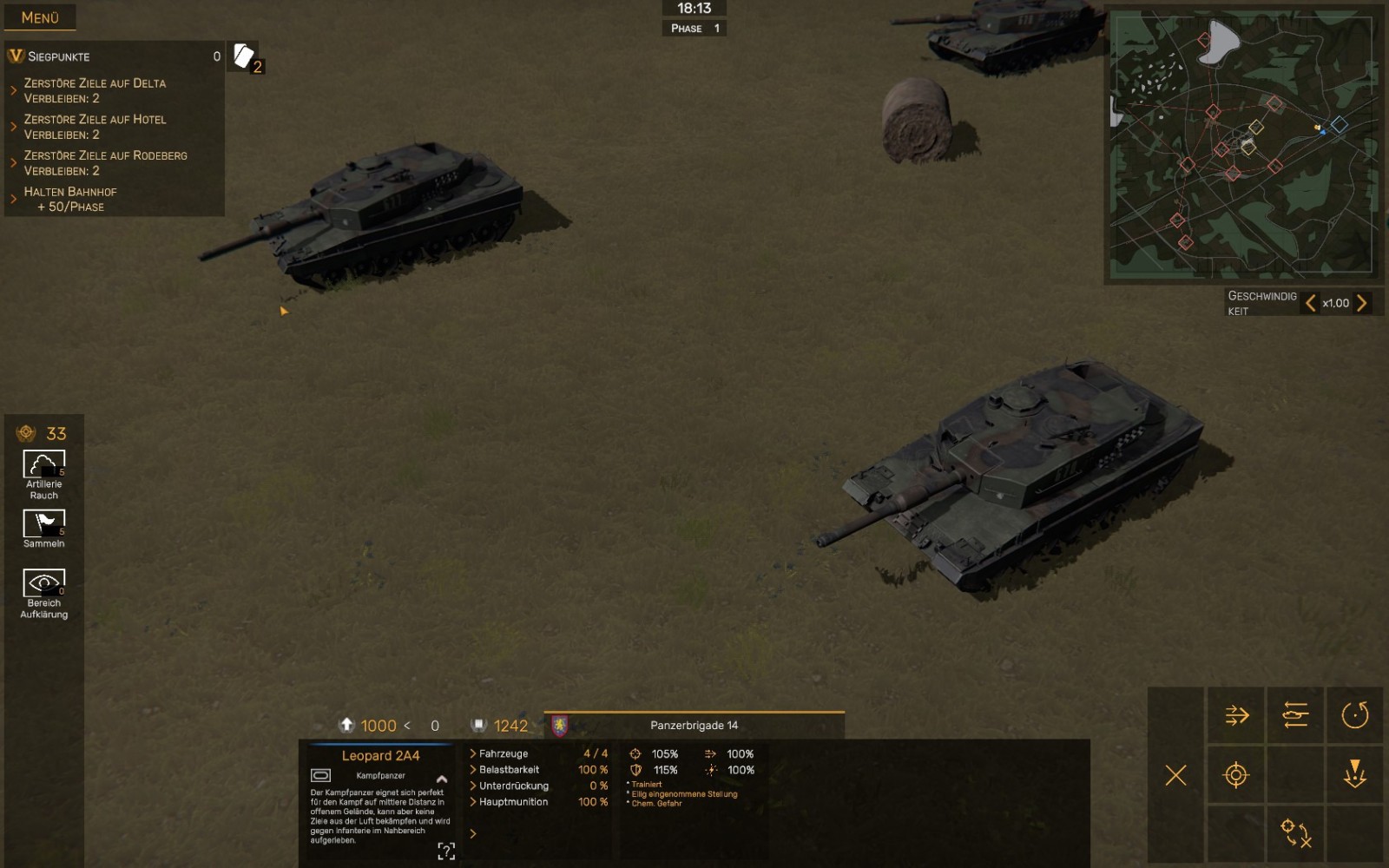Click the down-arrow exclamation command icon
The width and height of the screenshot is (1389, 868).
click(1354, 773)
